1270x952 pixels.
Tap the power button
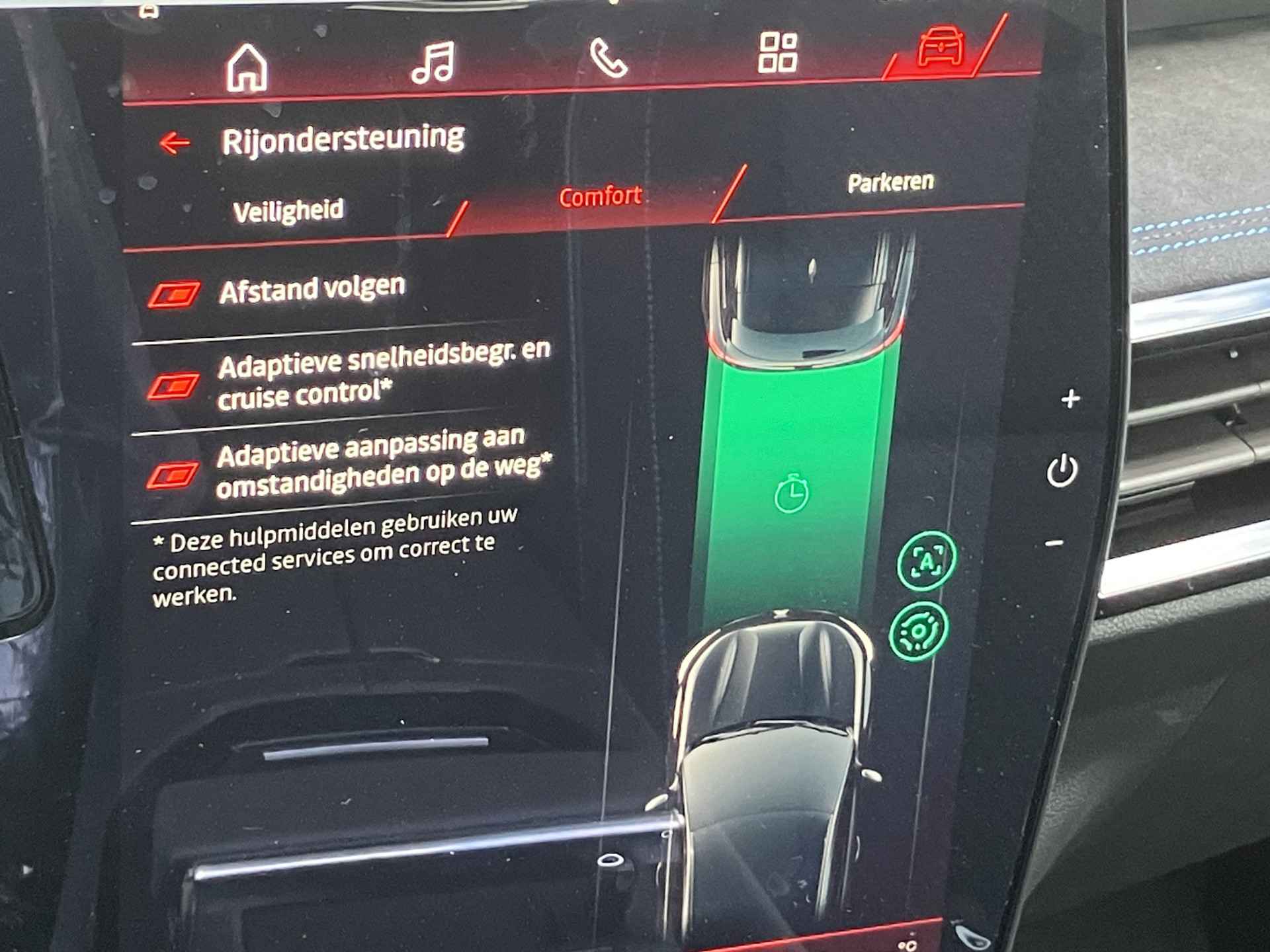click(x=1062, y=471)
